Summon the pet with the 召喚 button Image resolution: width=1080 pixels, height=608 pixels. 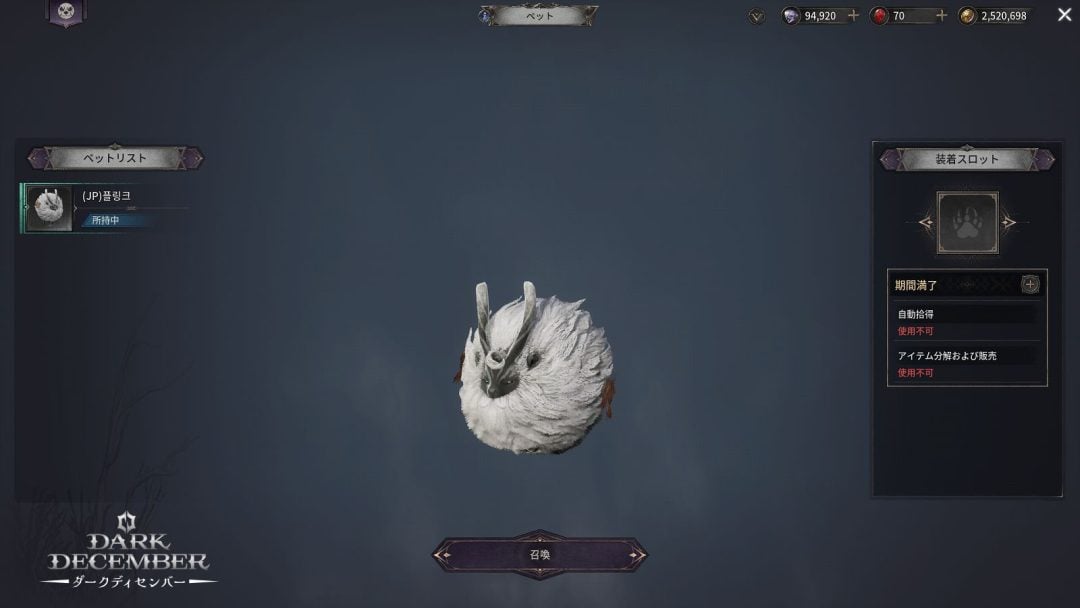pyautogui.click(x=539, y=555)
